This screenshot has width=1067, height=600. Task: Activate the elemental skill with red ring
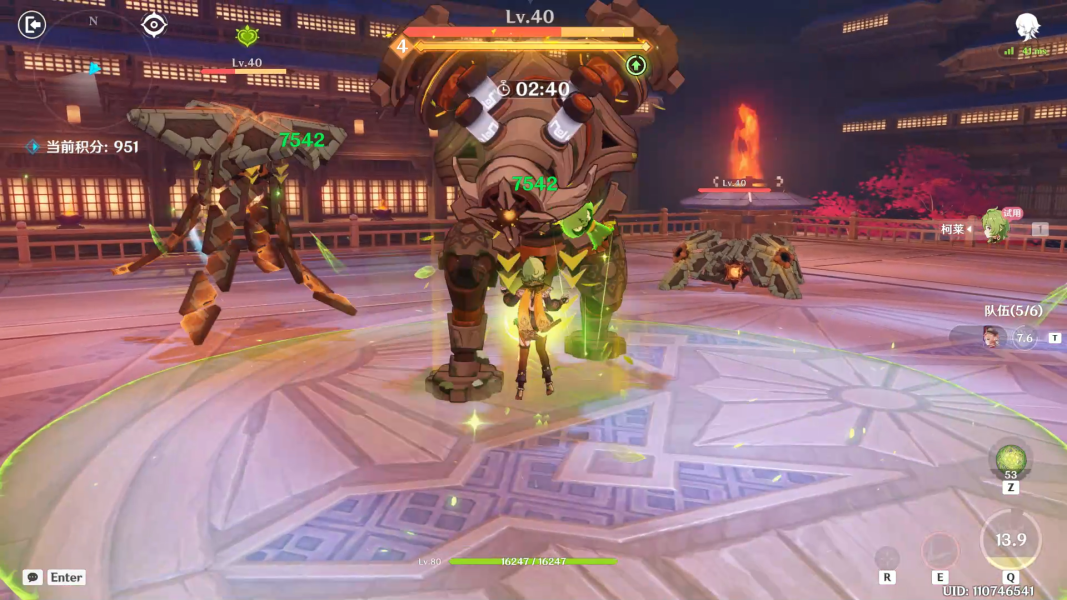coord(940,551)
